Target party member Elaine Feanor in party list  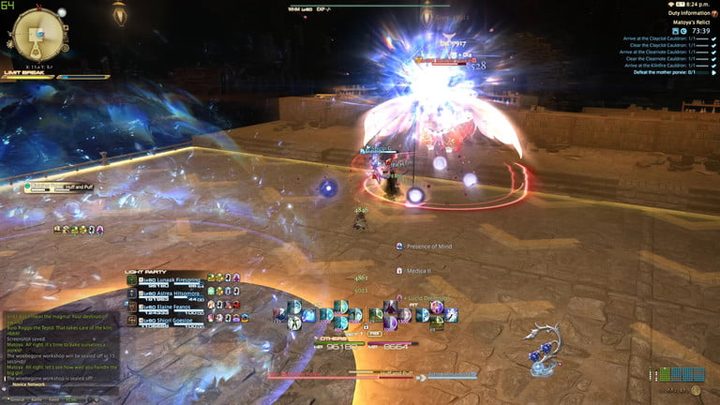[x=167, y=306]
